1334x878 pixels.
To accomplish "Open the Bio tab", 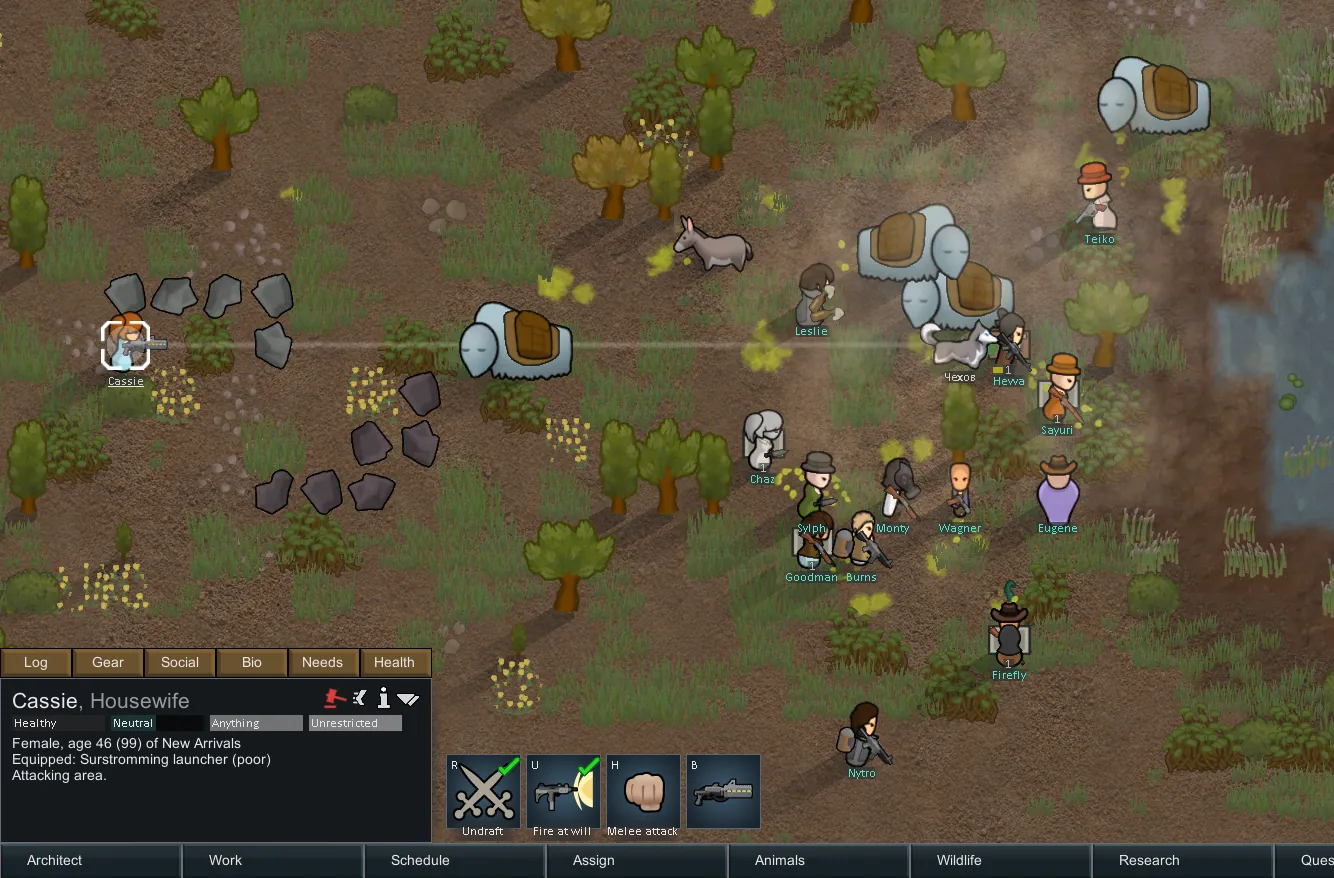I will click(252, 662).
